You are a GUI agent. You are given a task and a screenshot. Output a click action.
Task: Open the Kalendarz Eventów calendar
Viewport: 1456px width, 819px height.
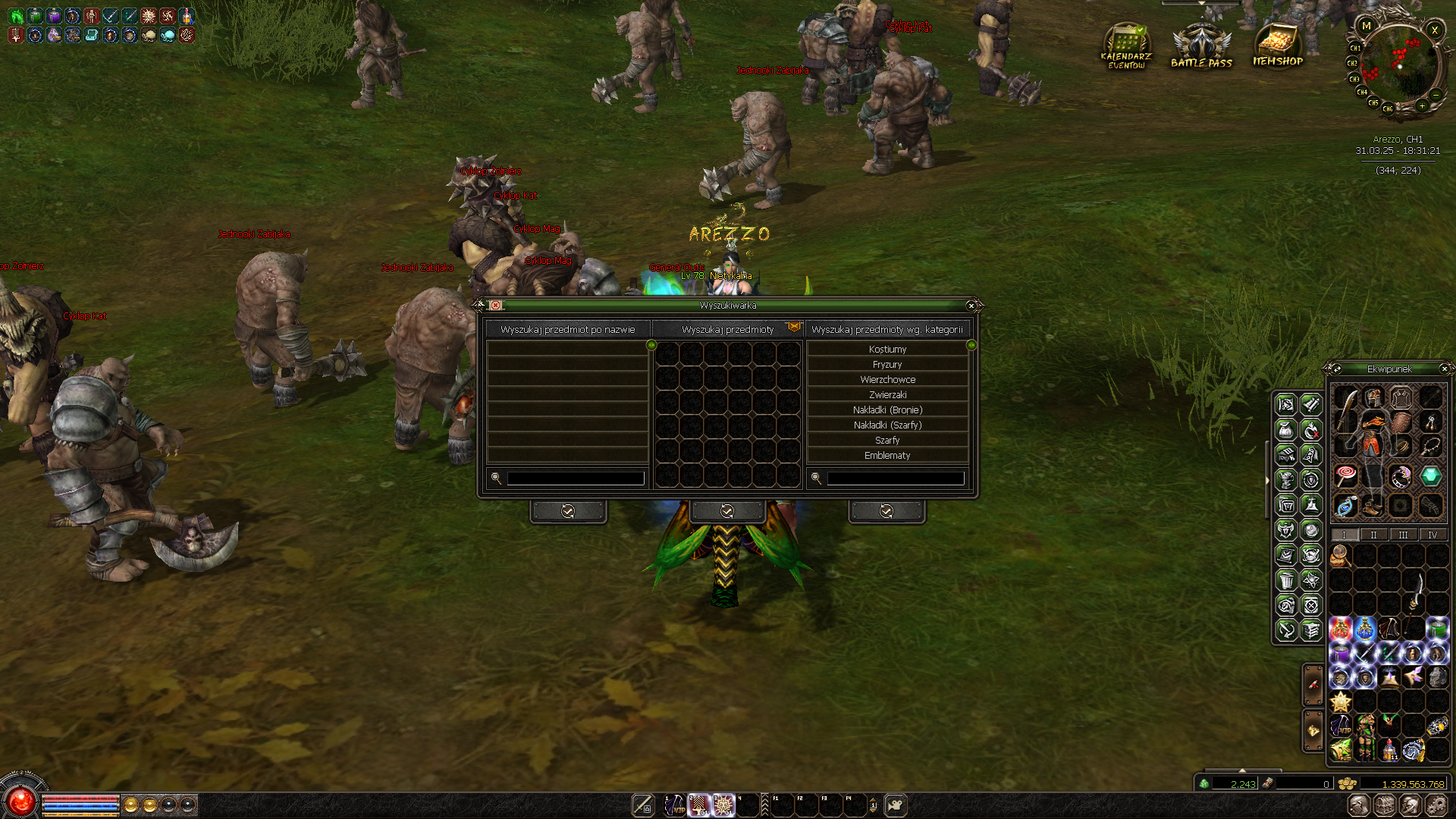coord(1126,47)
